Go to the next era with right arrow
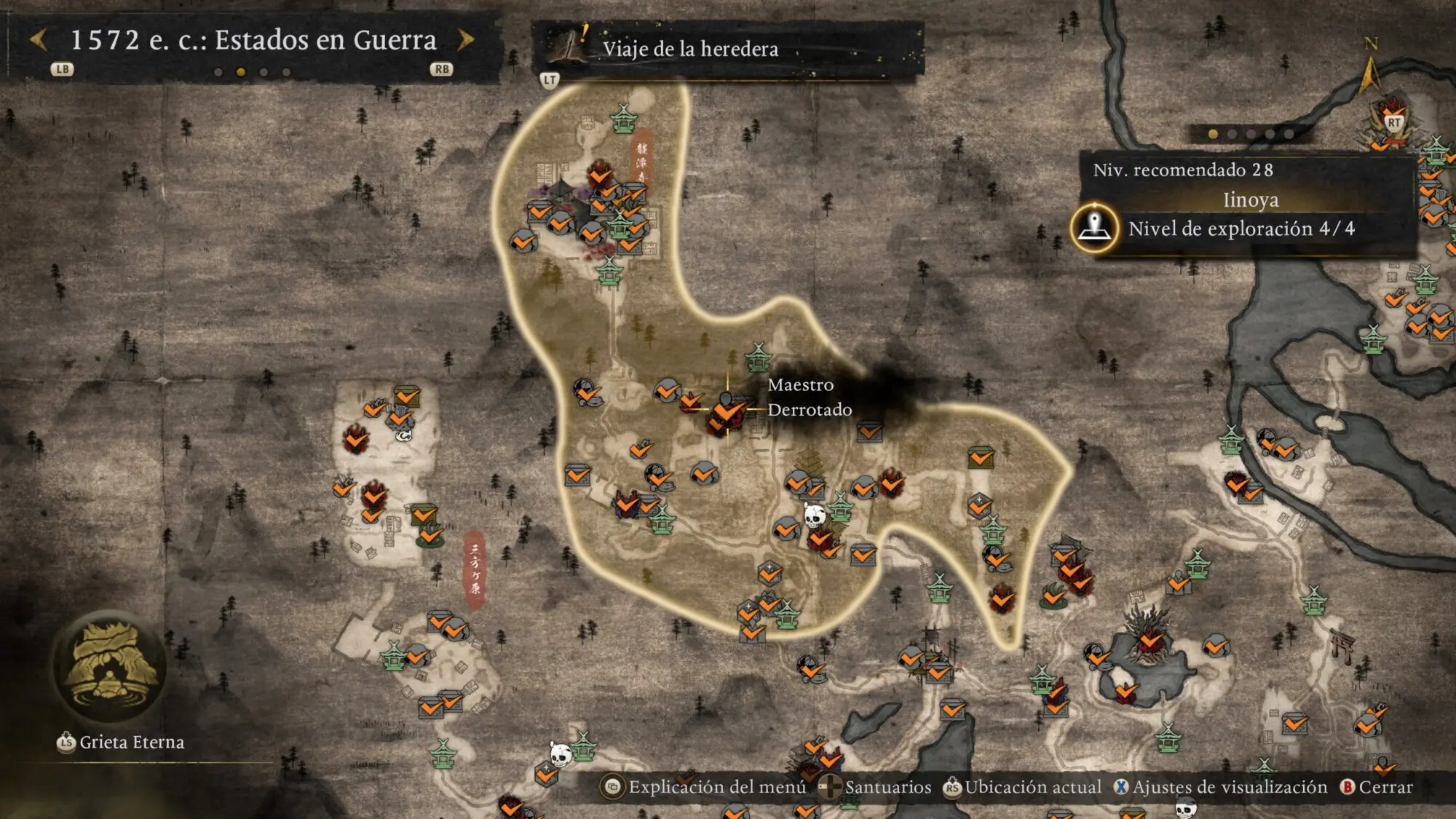Viewport: 1456px width, 819px height. (x=465, y=40)
